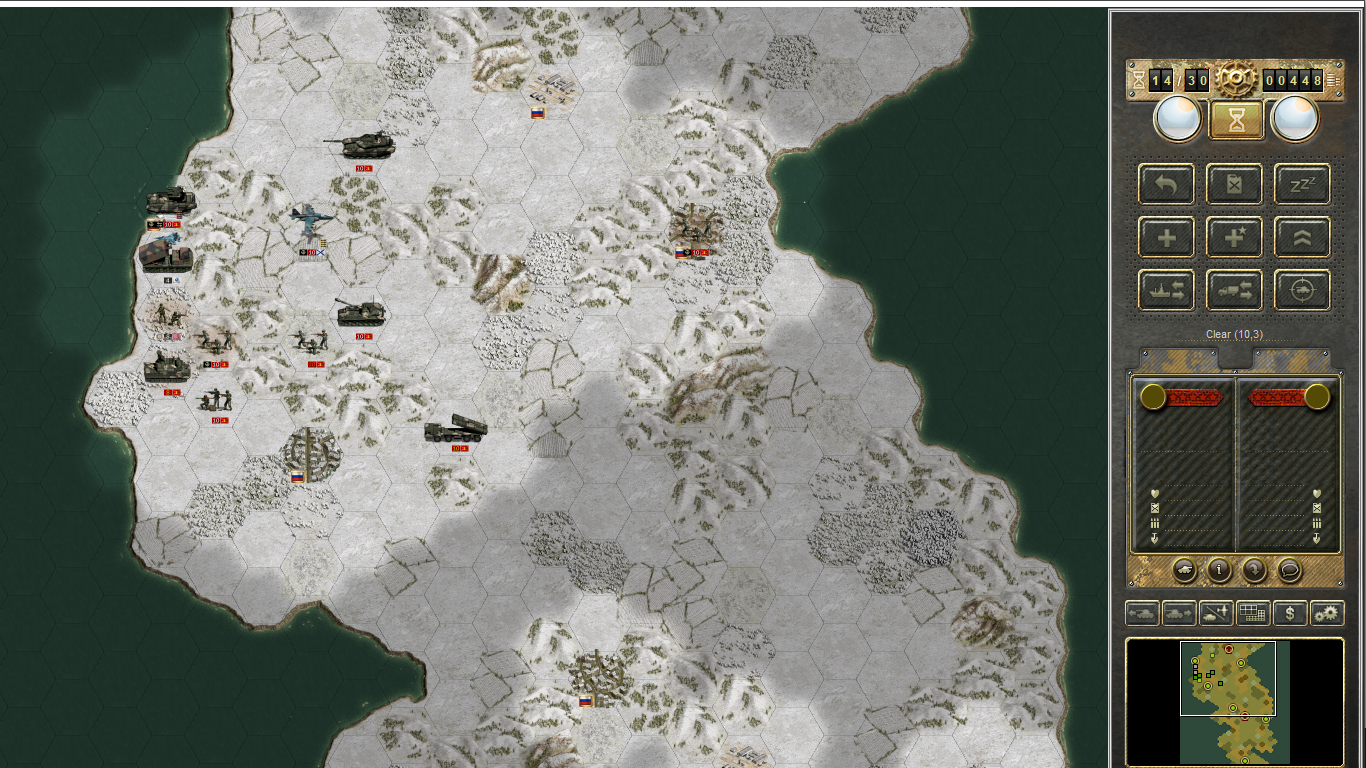
Task: Open the gears options menu
Action: [1327, 613]
